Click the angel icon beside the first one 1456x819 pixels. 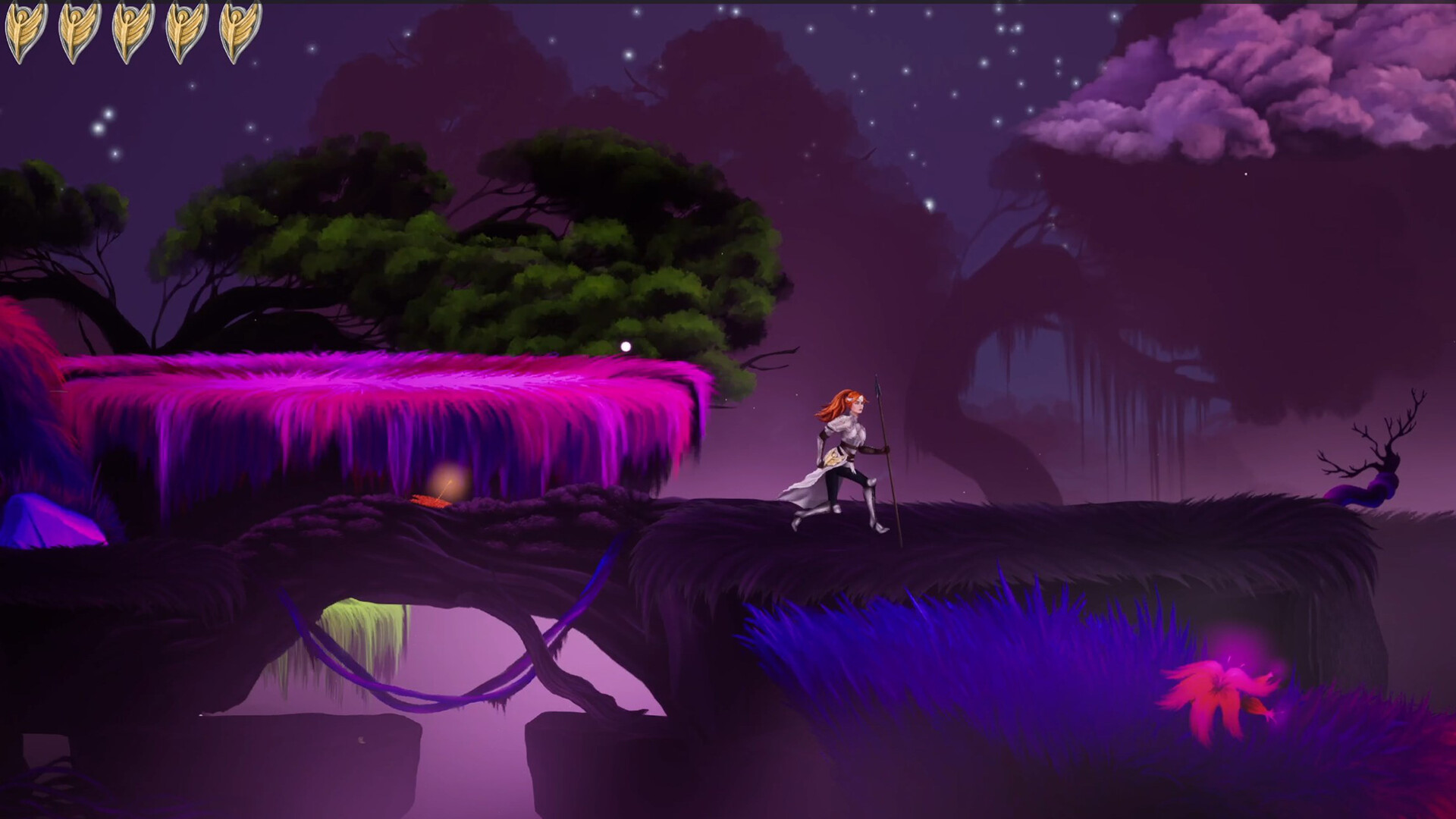(78, 32)
